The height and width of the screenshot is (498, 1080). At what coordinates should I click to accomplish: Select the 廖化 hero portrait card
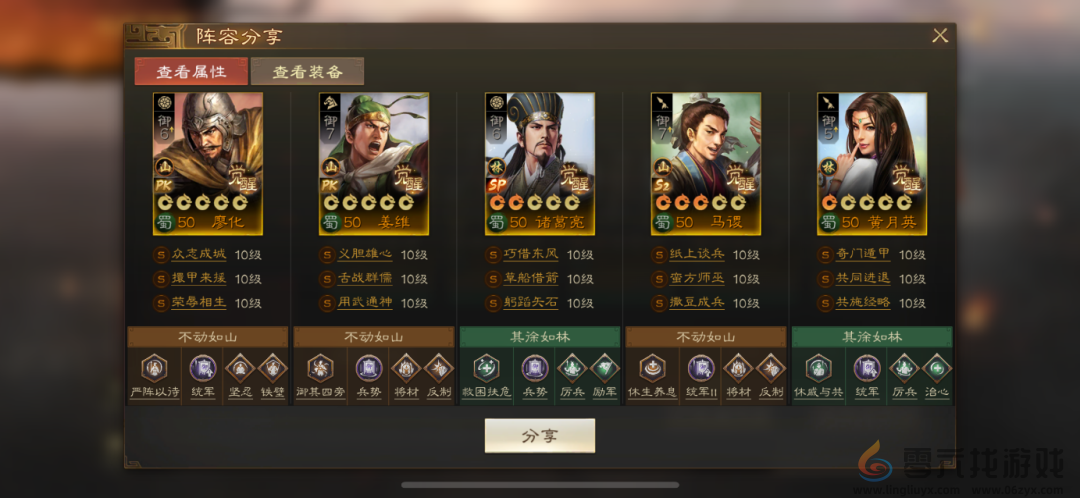208,163
